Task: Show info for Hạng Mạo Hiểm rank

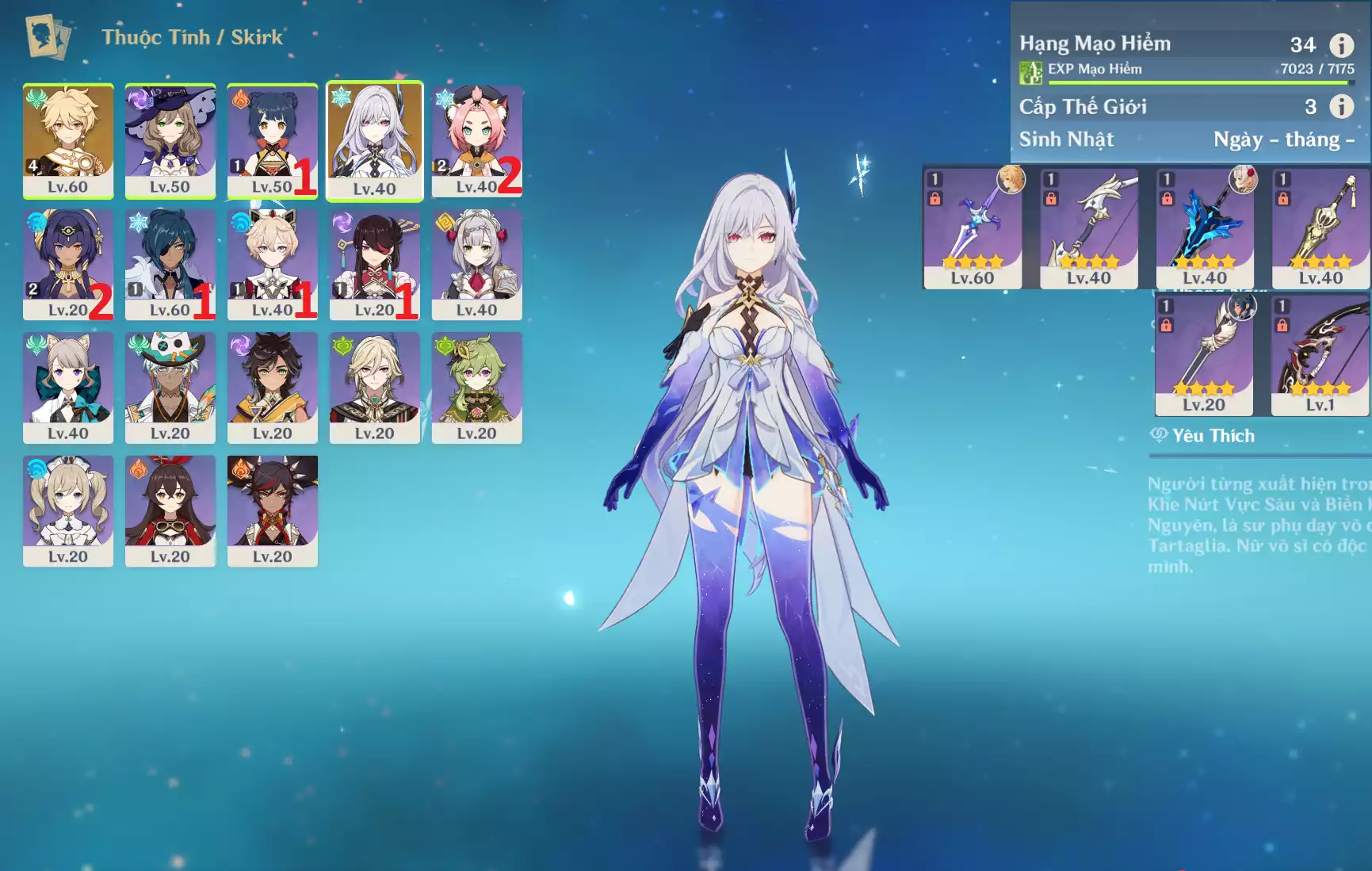Action: 1341,45
